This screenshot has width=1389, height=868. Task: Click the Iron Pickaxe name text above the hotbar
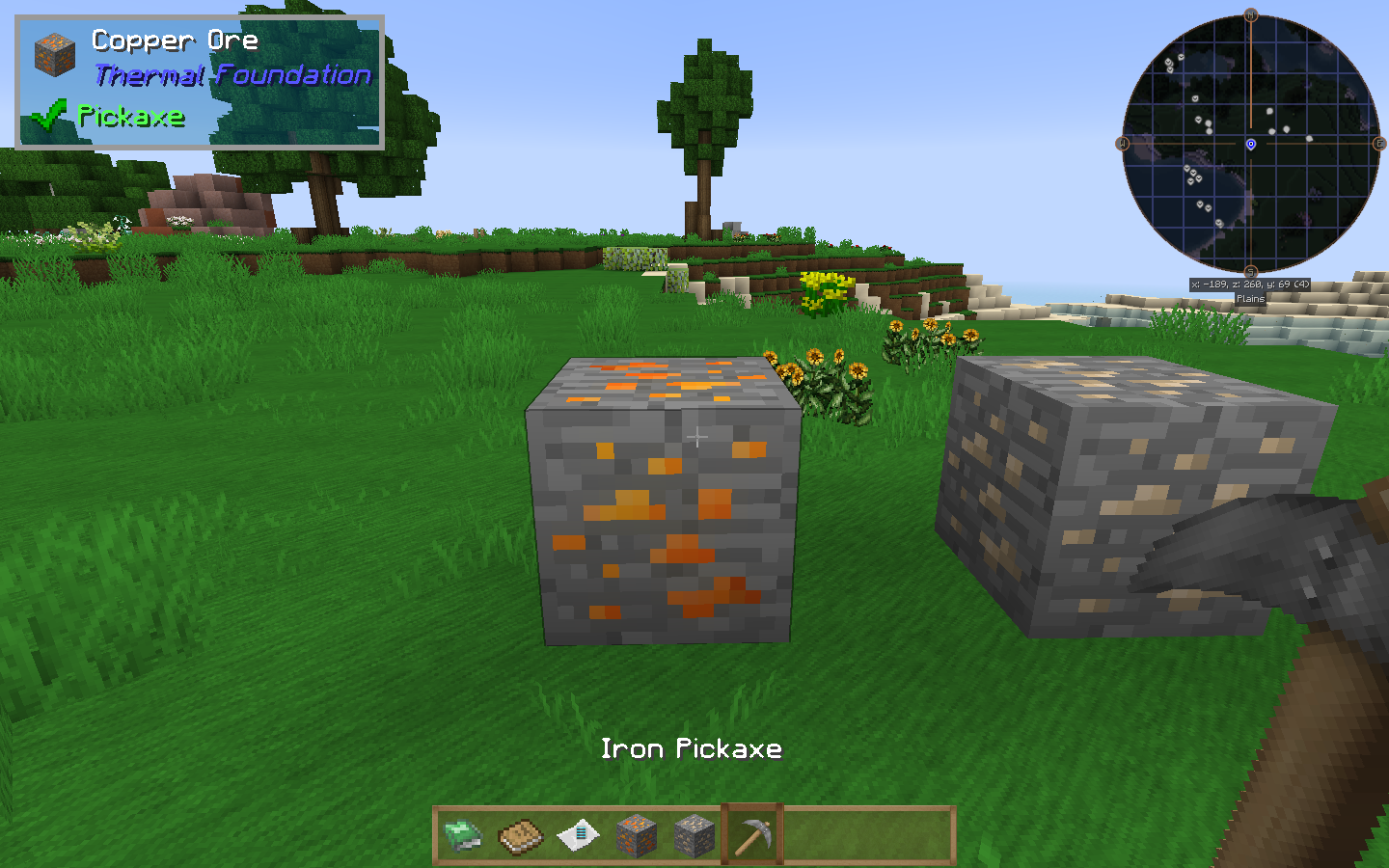point(693,748)
